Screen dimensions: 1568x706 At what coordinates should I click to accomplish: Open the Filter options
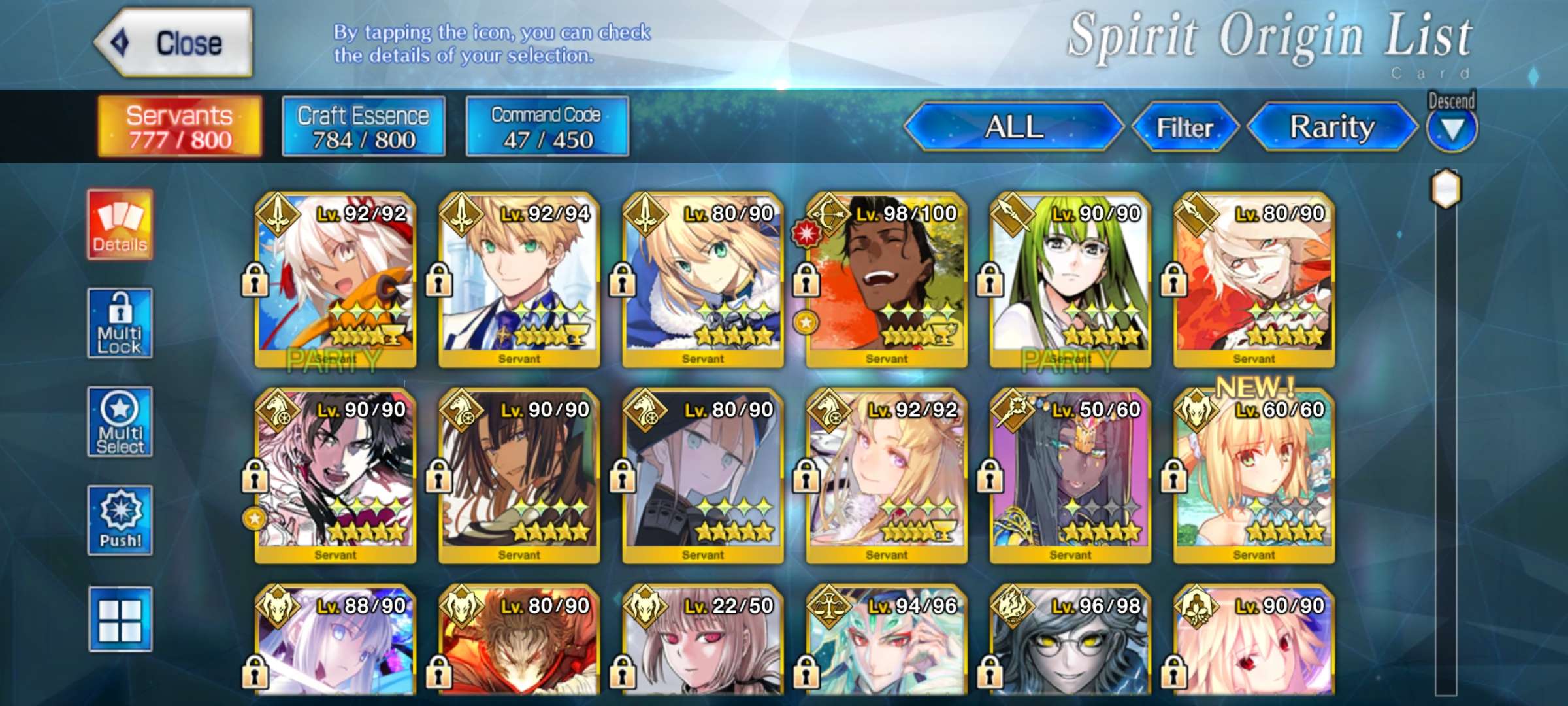(x=1184, y=127)
